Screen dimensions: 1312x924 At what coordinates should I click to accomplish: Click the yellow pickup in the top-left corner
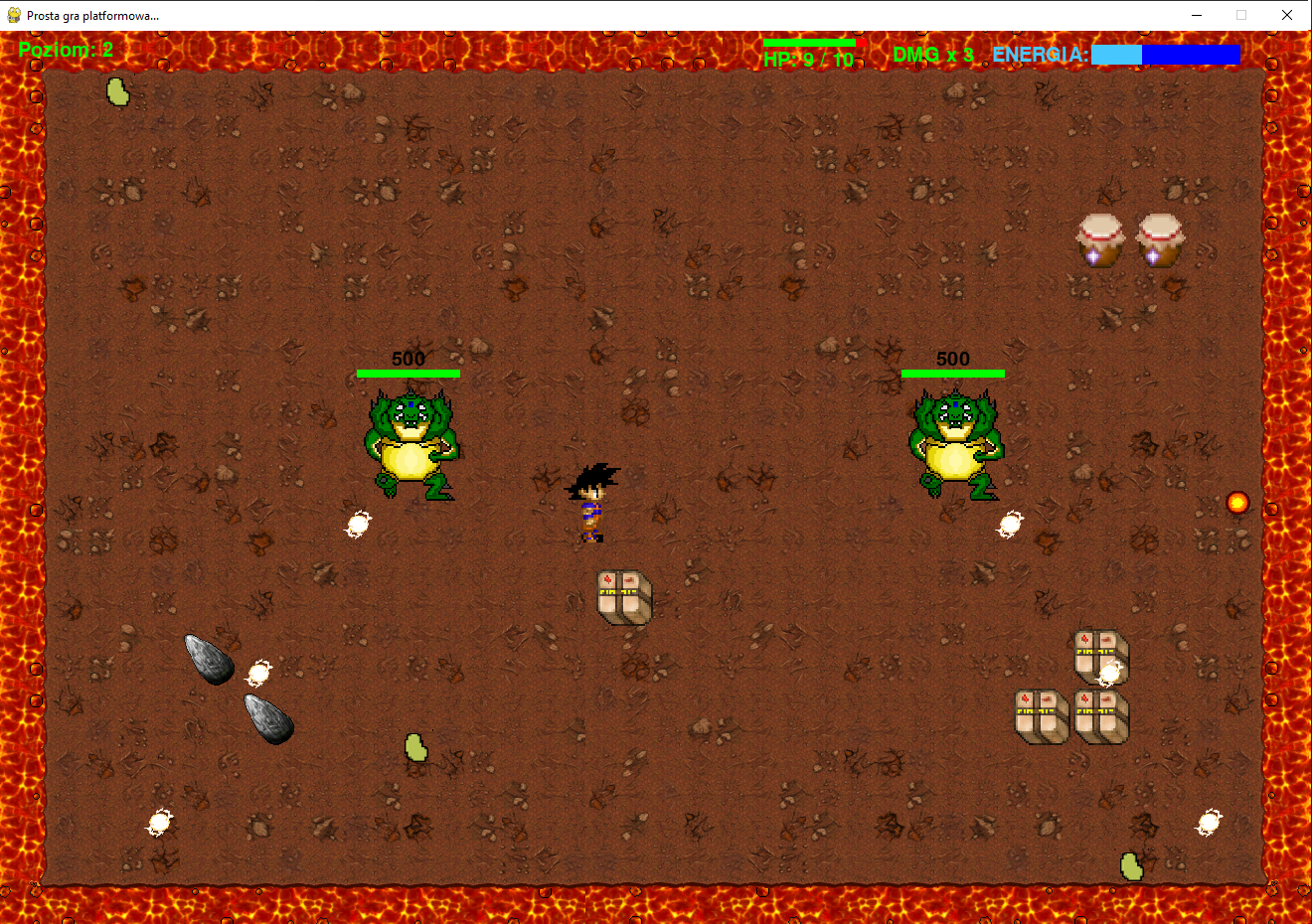tap(117, 91)
